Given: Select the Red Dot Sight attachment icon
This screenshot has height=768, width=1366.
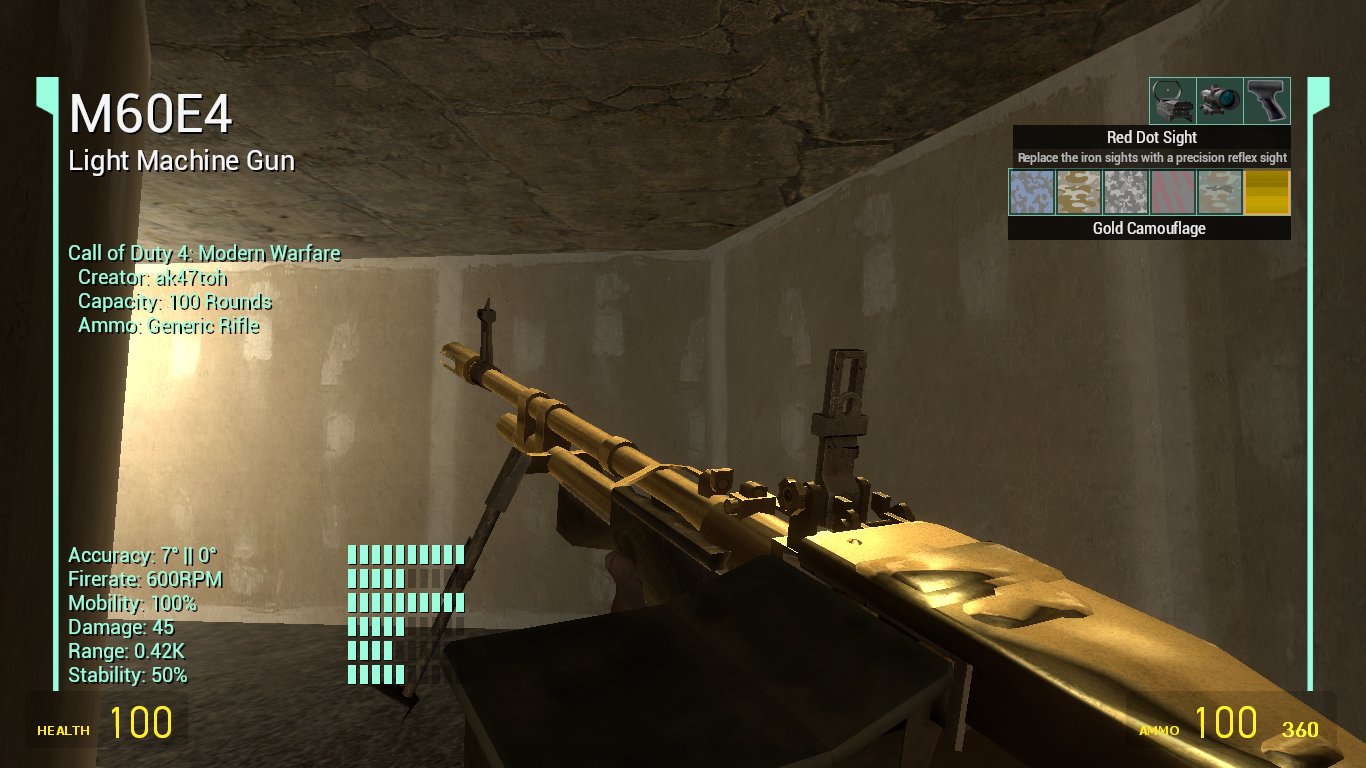Looking at the screenshot, I should pyautogui.click(x=1172, y=100).
